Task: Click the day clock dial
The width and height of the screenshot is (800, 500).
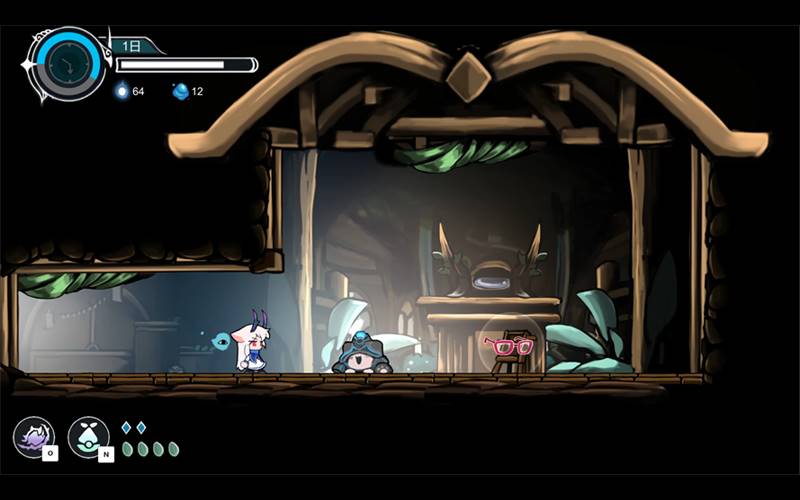Action: pyautogui.click(x=69, y=63)
